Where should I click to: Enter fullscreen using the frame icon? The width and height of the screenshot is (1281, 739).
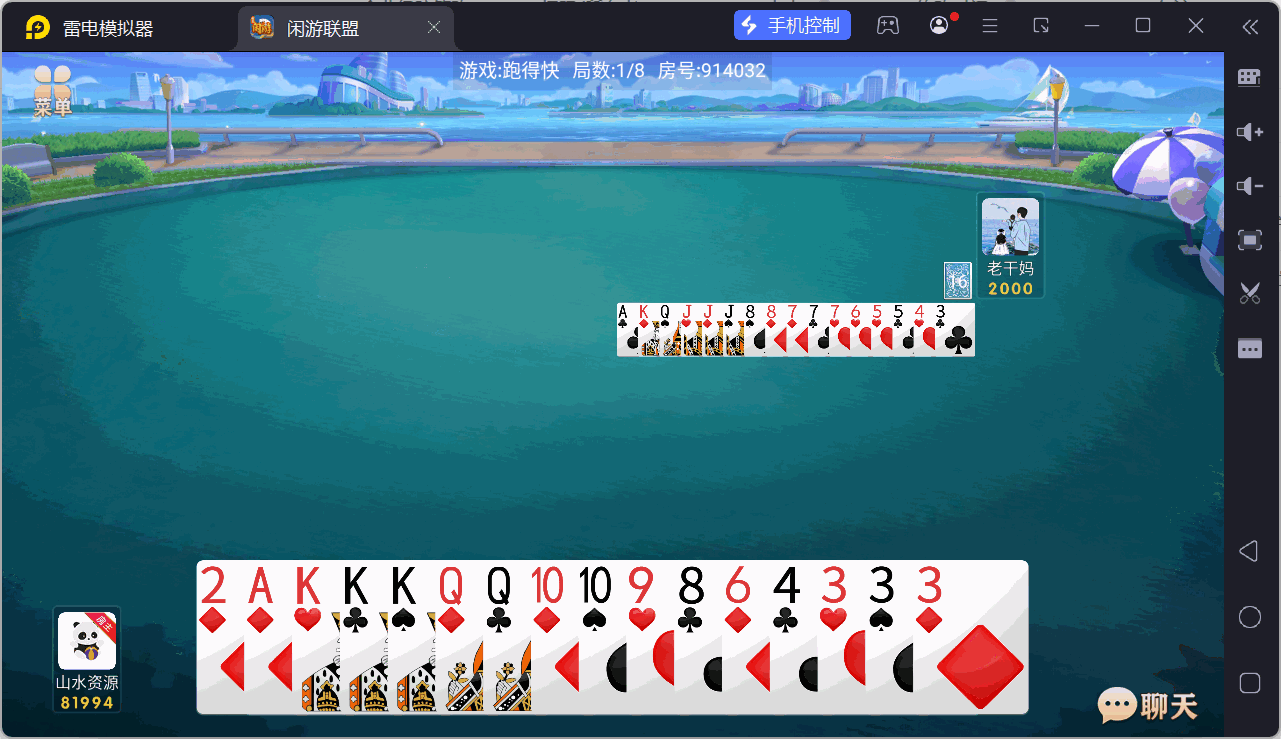[x=1249, y=240]
